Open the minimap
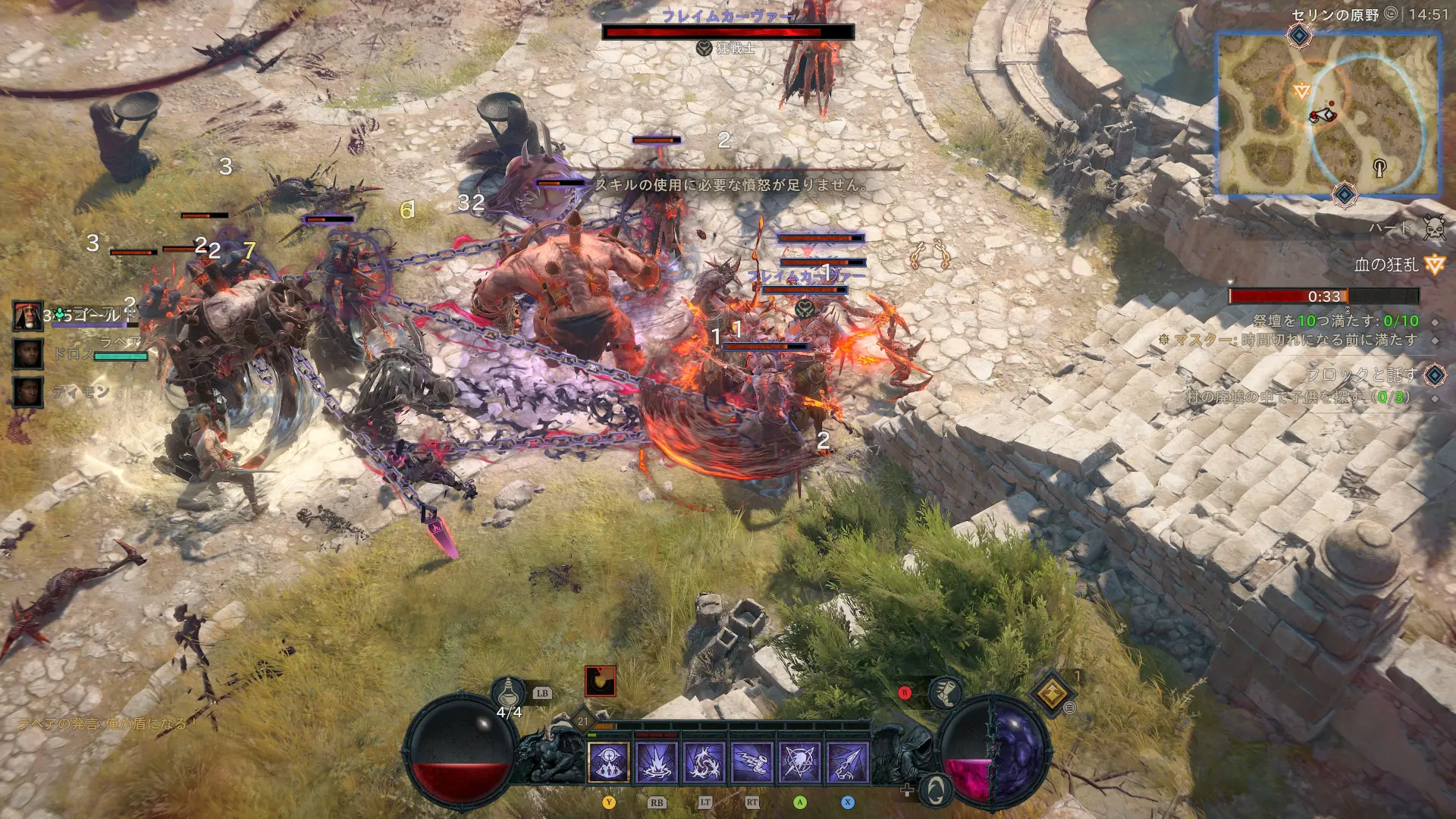The width and height of the screenshot is (1456, 819). point(1328,114)
